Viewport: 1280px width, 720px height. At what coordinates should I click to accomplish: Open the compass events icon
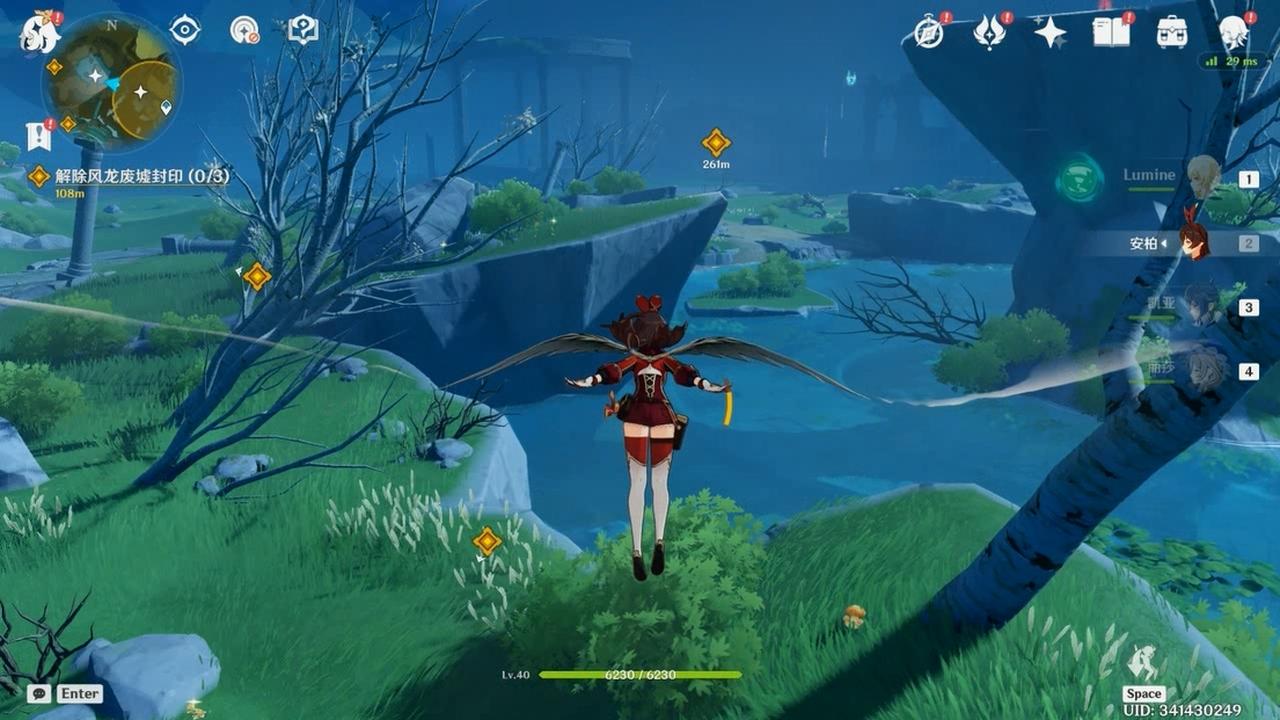click(929, 32)
